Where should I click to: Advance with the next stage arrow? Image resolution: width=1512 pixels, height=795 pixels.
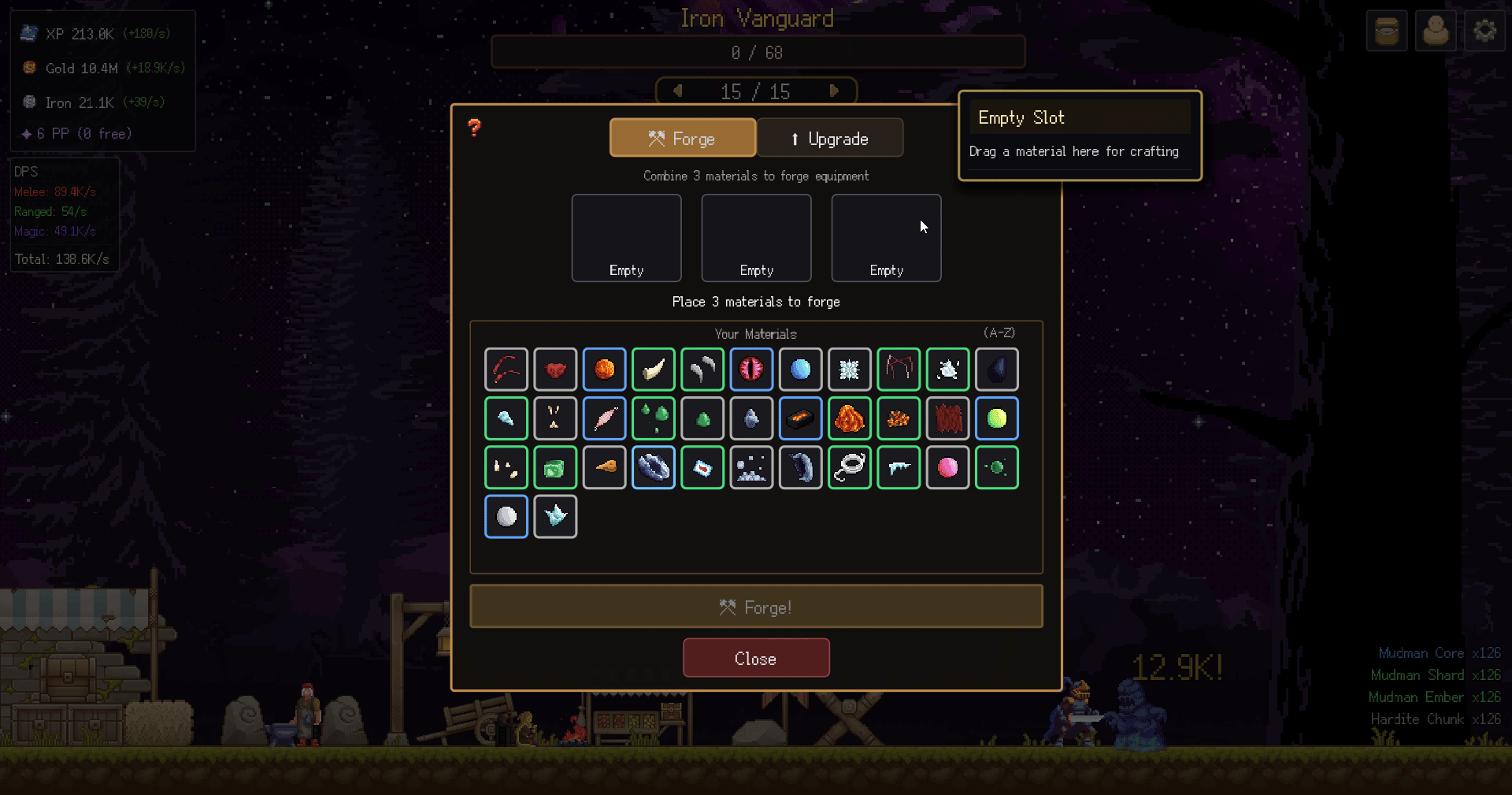click(834, 91)
